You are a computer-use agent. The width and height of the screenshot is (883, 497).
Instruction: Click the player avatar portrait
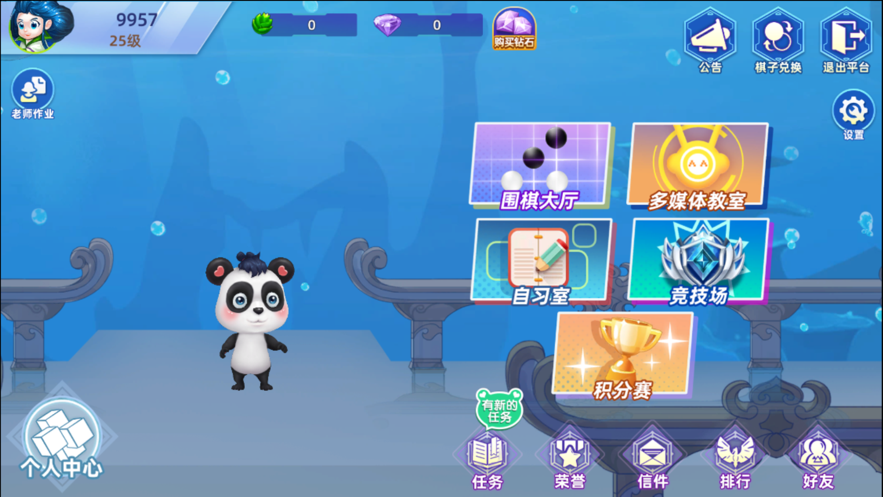tap(41, 25)
